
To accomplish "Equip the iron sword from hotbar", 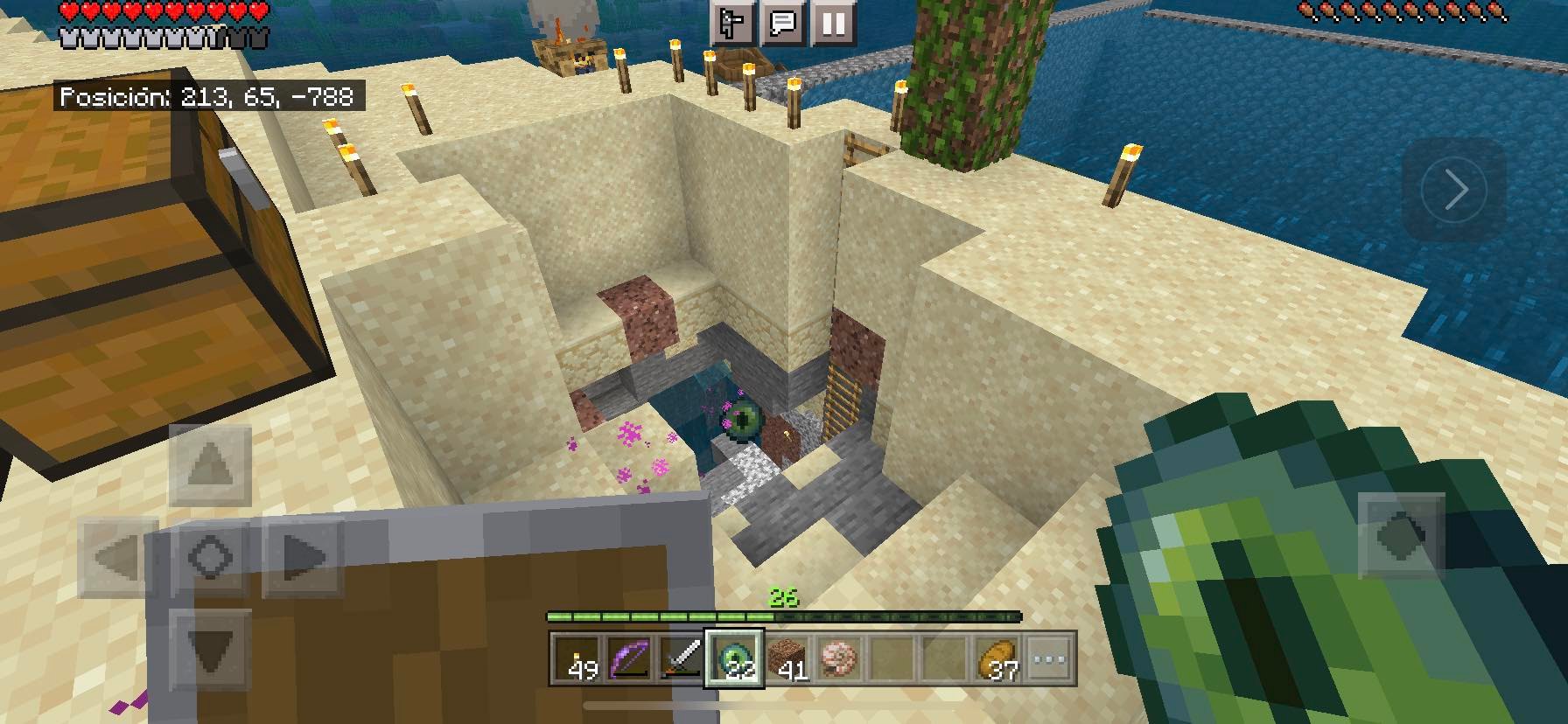I will [682, 659].
